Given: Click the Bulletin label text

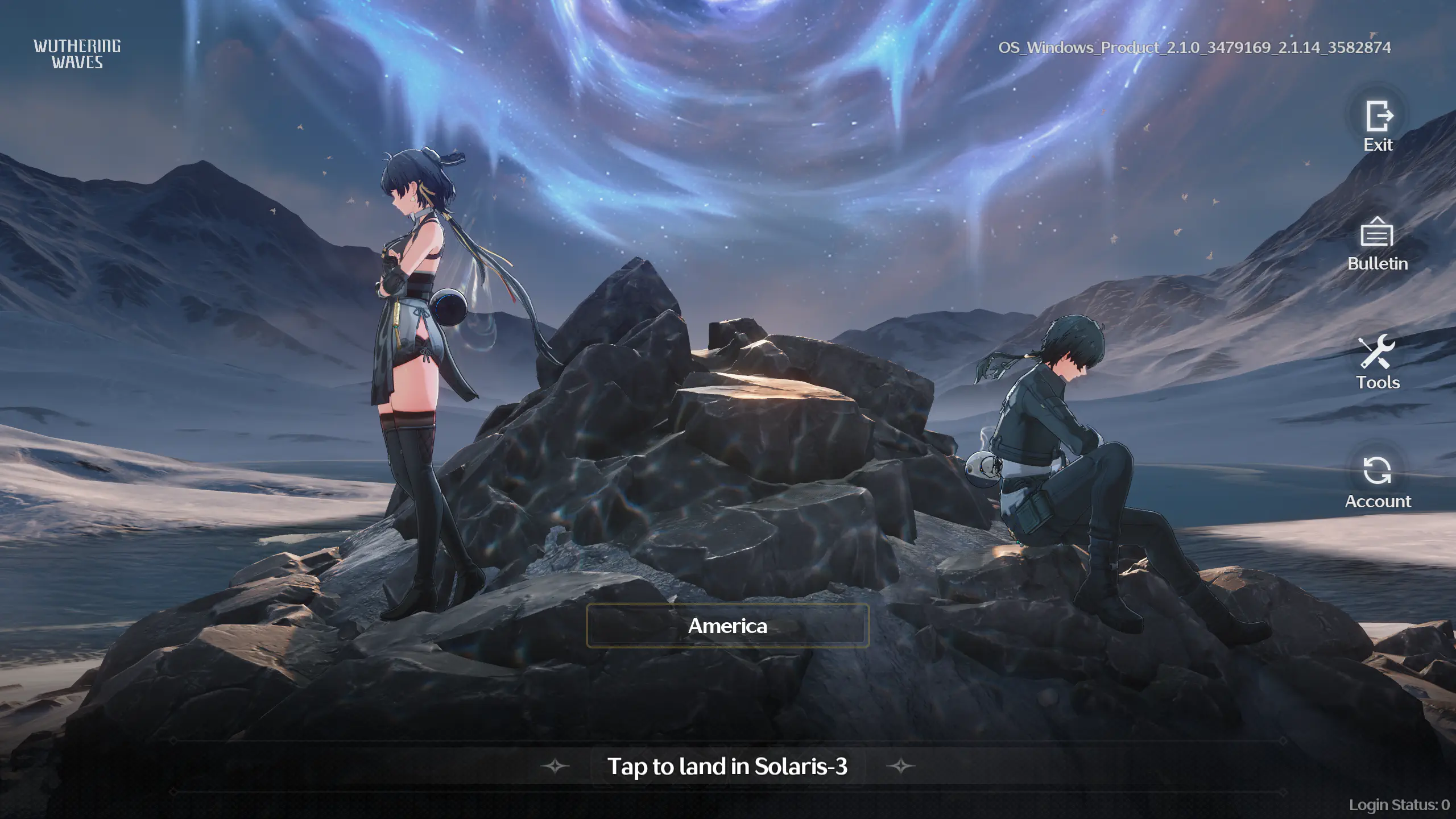Looking at the screenshot, I should click(x=1379, y=264).
